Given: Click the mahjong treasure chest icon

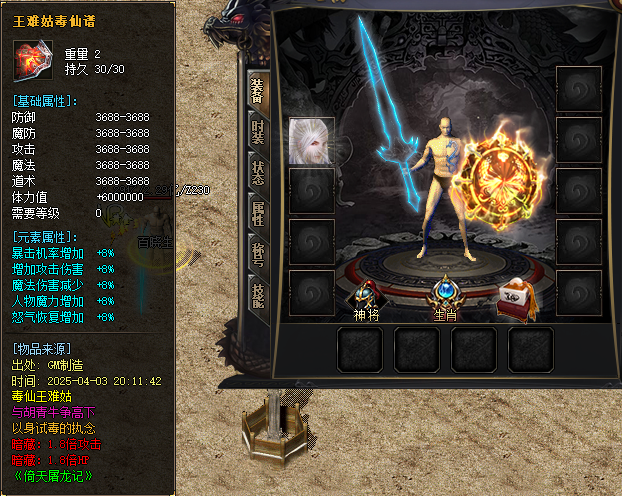Looking at the screenshot, I should click(517, 298).
